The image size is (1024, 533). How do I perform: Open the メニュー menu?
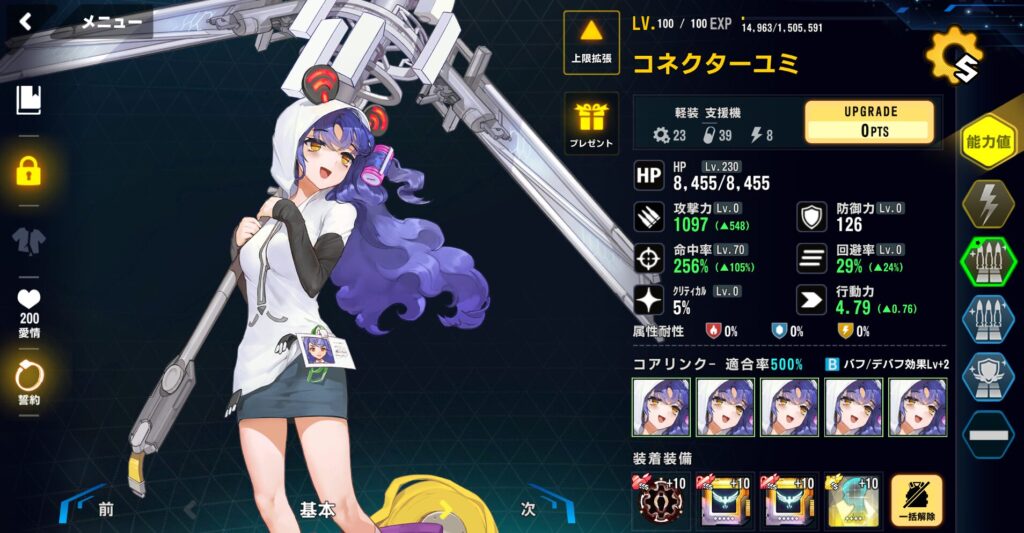111,21
